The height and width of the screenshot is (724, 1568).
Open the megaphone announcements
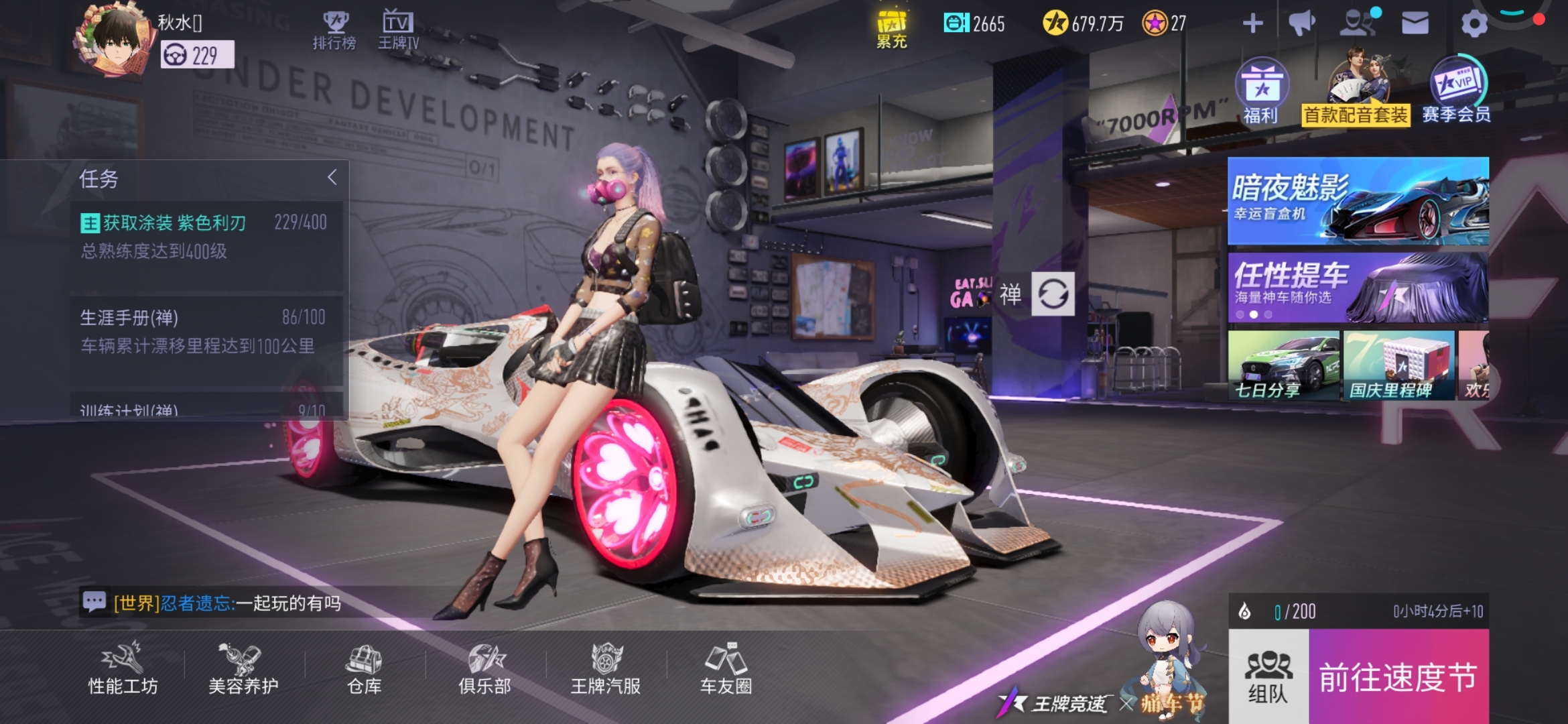tap(1301, 24)
